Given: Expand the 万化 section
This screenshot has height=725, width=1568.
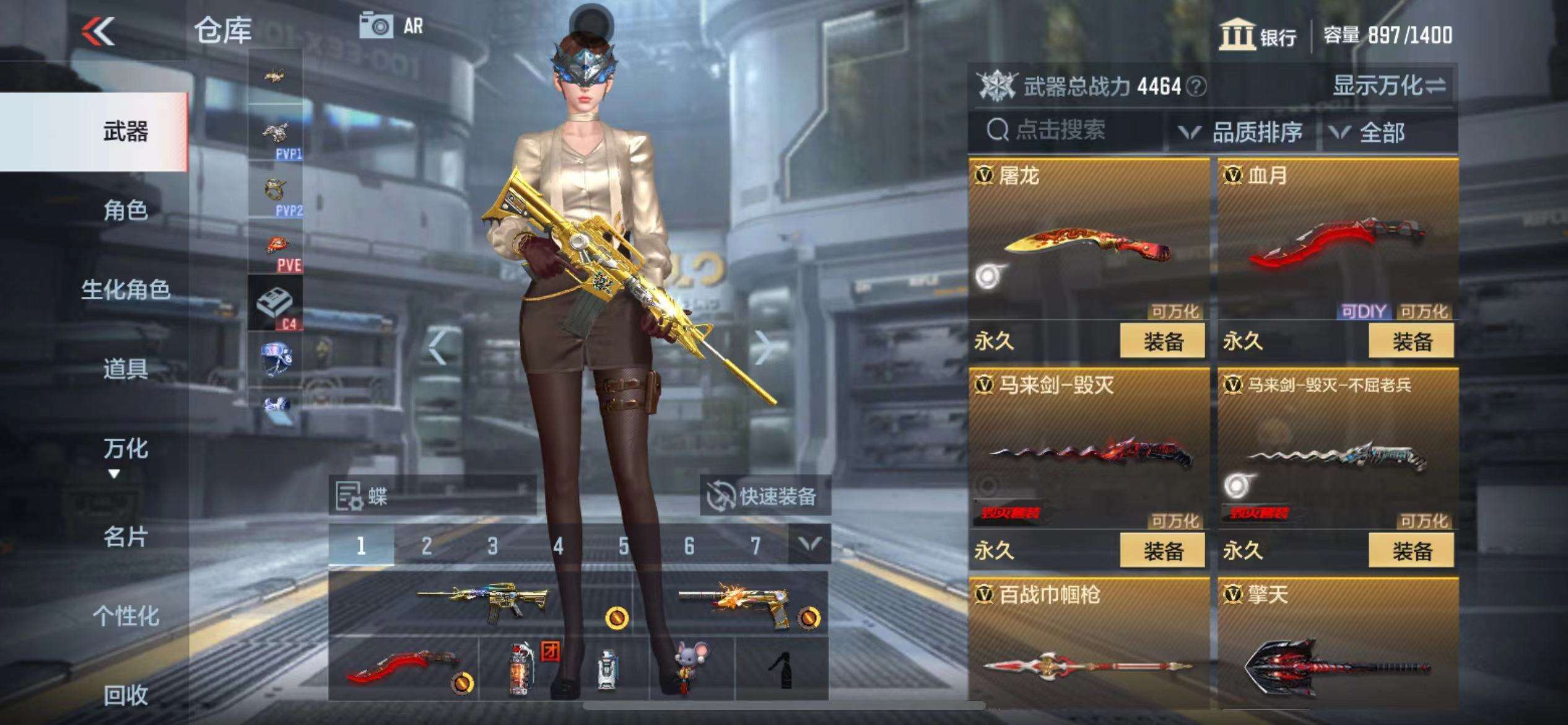Looking at the screenshot, I should click(125, 455).
